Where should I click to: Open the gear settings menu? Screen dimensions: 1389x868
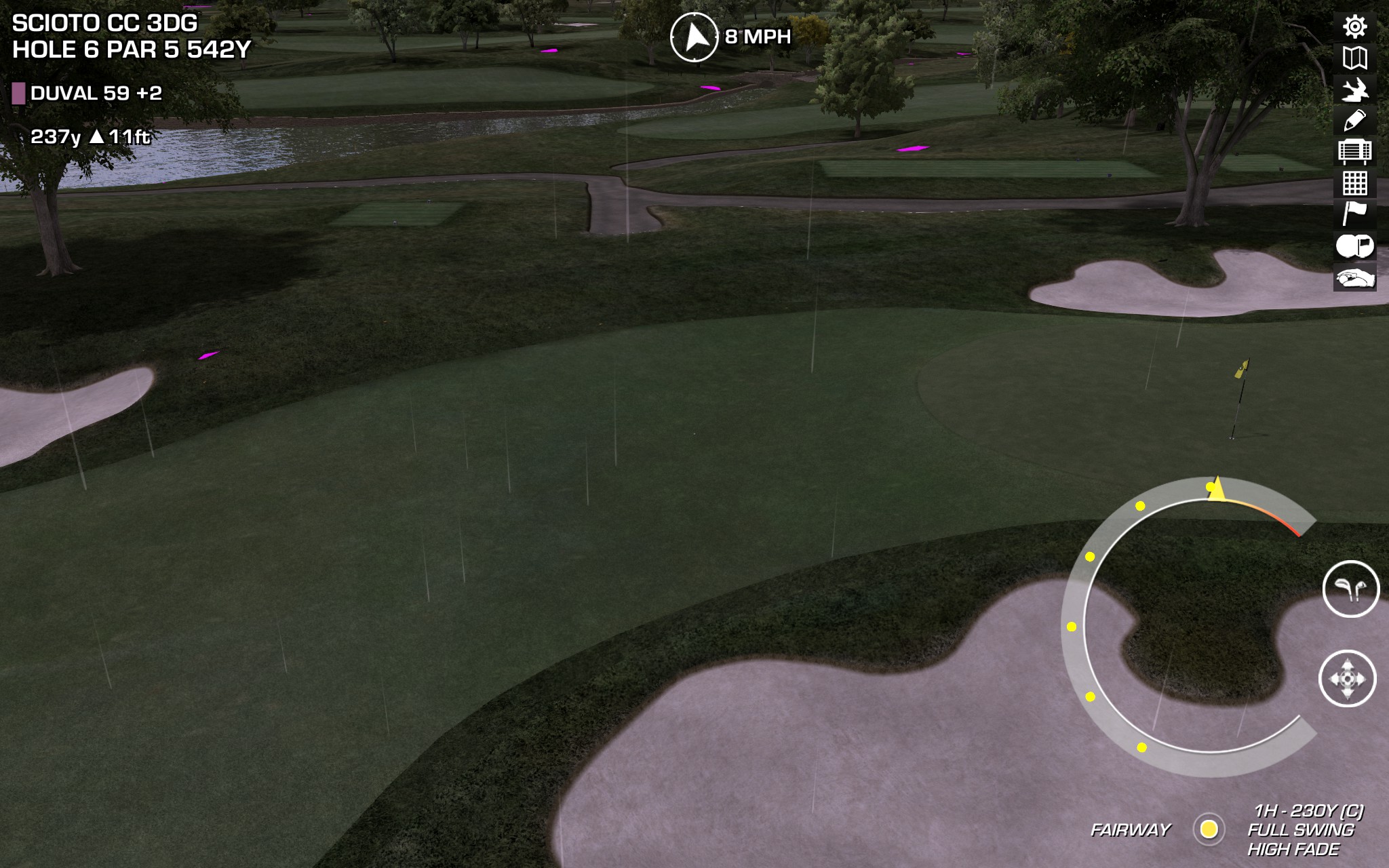pyautogui.click(x=1354, y=27)
